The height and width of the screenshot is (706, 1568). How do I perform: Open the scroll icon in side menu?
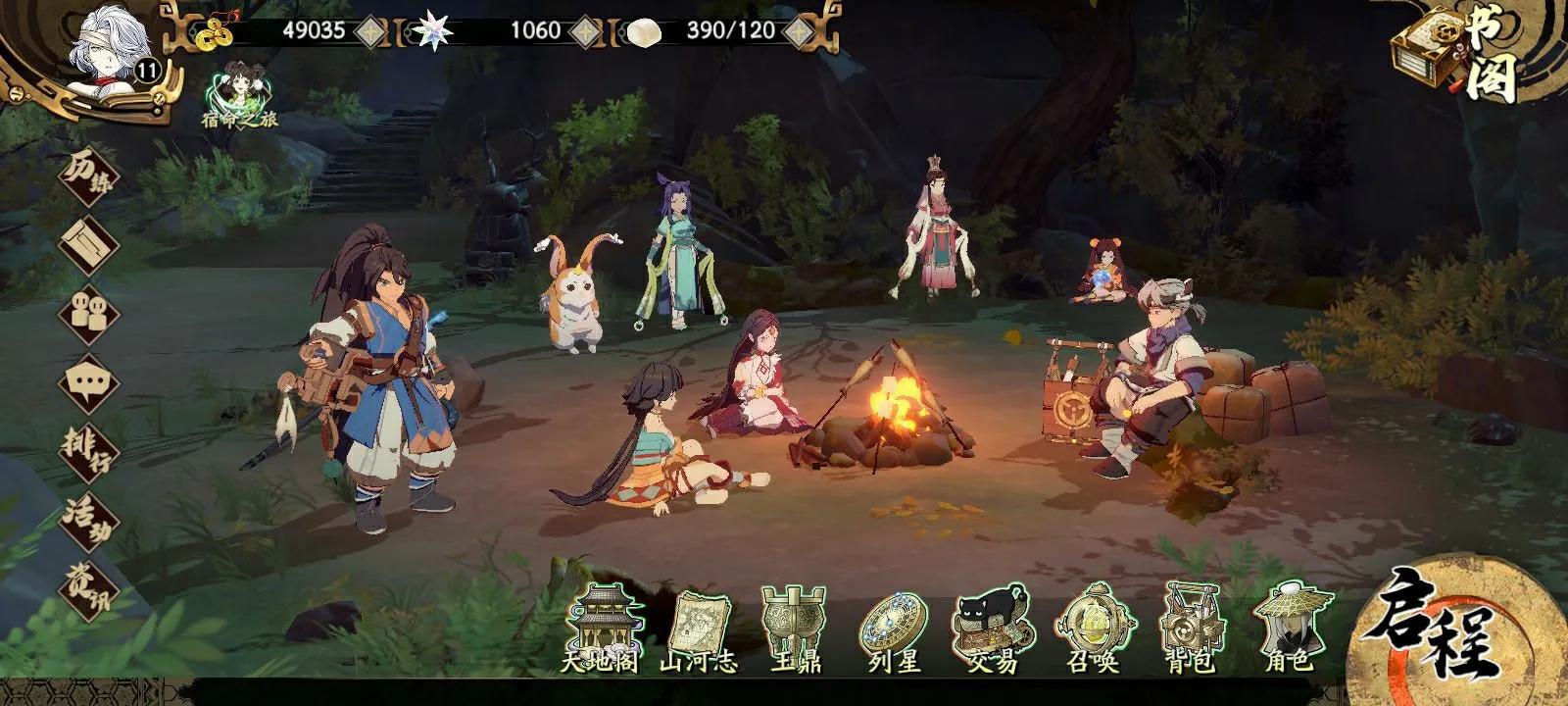88,243
